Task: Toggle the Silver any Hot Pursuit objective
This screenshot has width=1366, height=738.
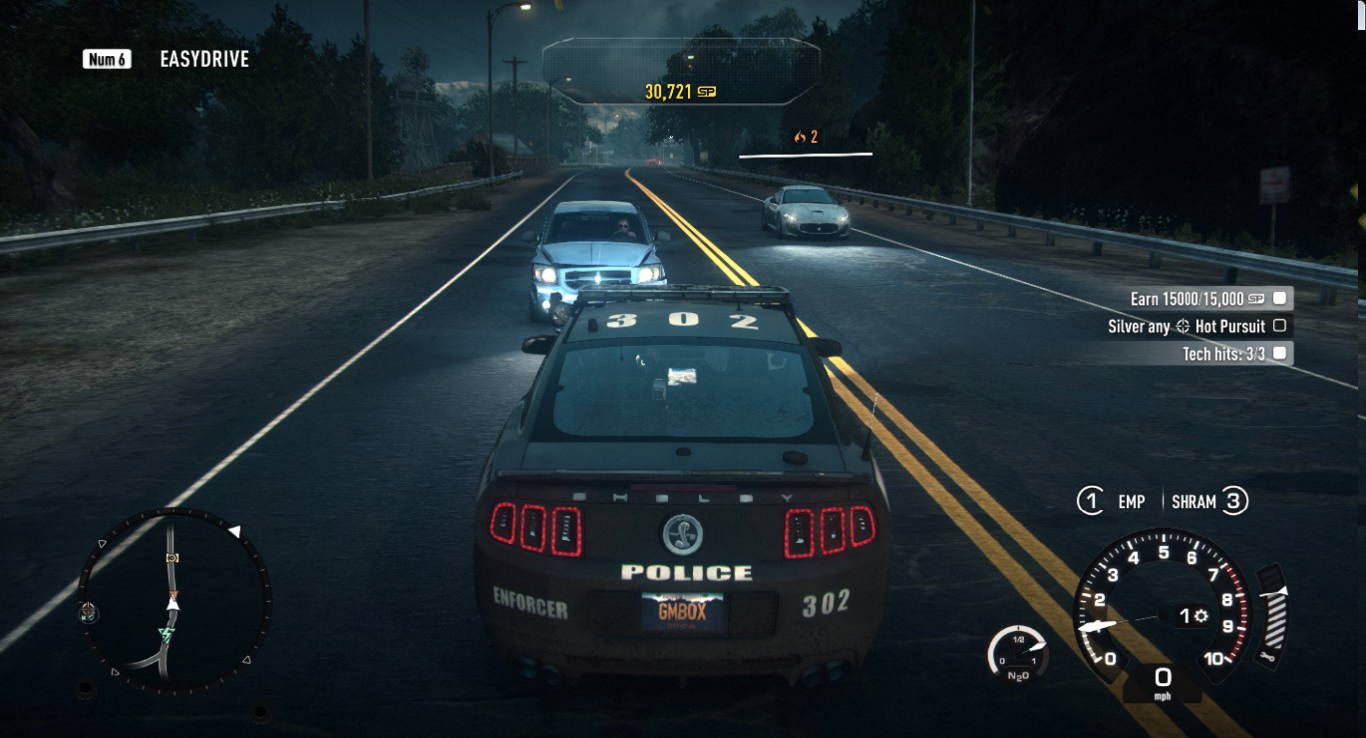Action: point(1279,326)
